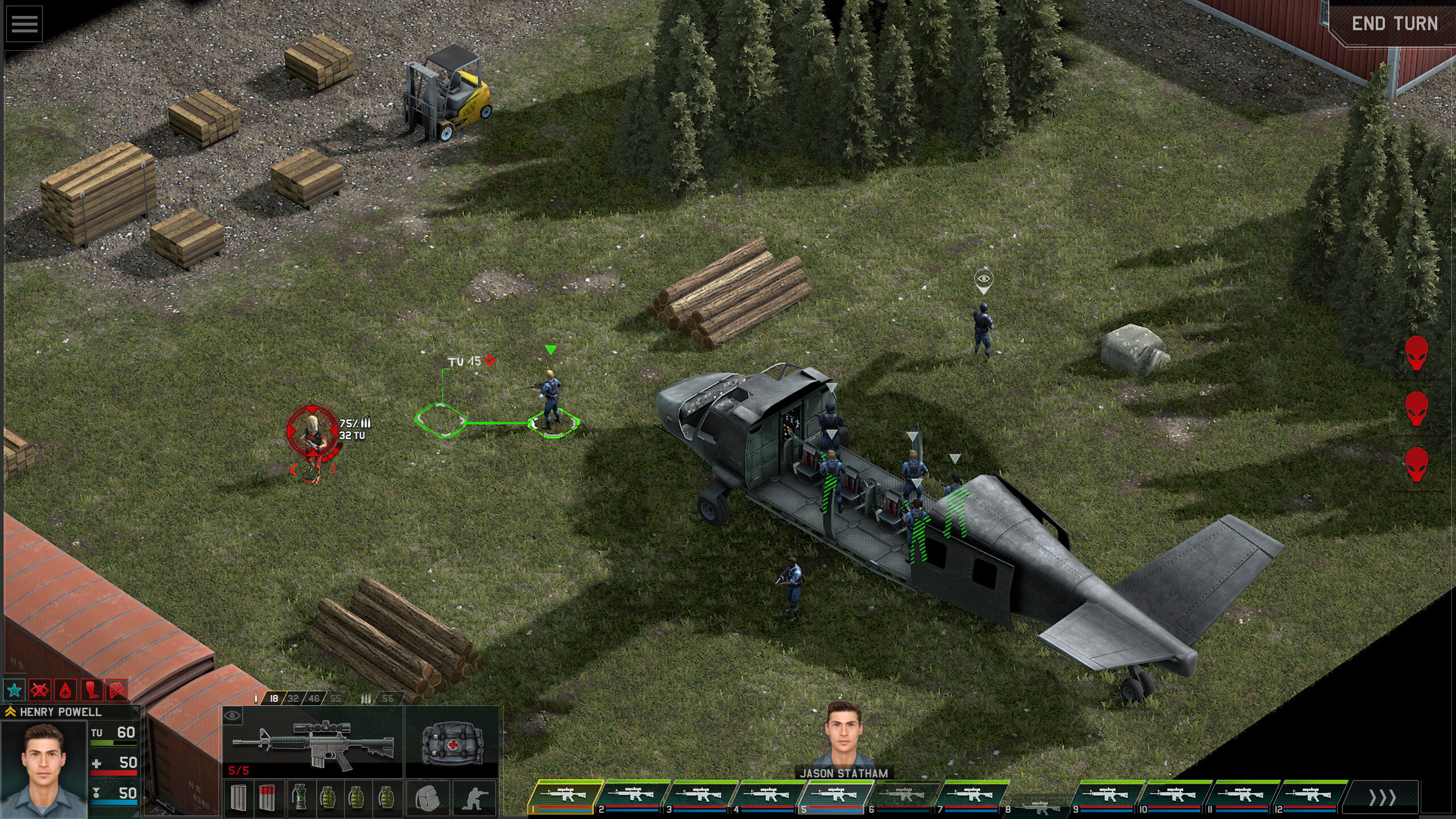The height and width of the screenshot is (819, 1456).
Task: Select soldier number 12 in squad bar
Action: click(1309, 796)
